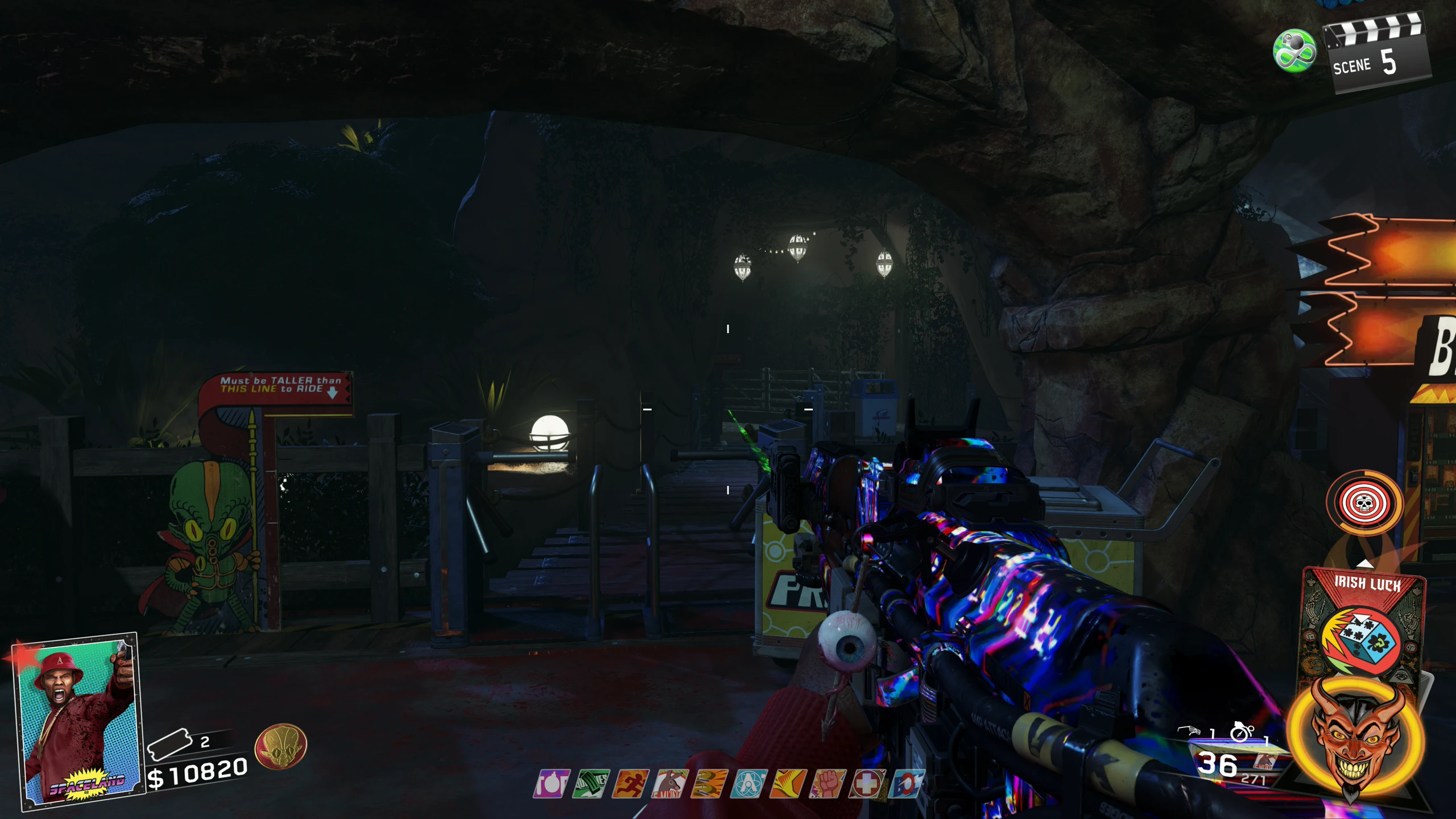Screen dimensions: 1456x819
Task: Select the sugar skull target icon
Action: (1364, 503)
